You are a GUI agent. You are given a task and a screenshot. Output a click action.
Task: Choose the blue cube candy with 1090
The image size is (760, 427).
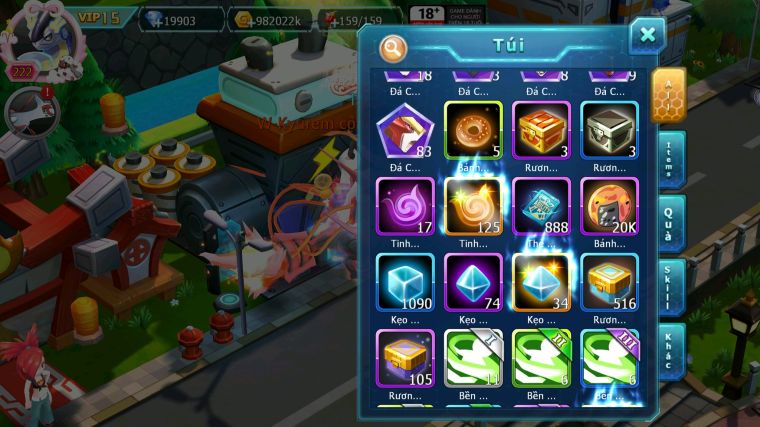coord(405,282)
